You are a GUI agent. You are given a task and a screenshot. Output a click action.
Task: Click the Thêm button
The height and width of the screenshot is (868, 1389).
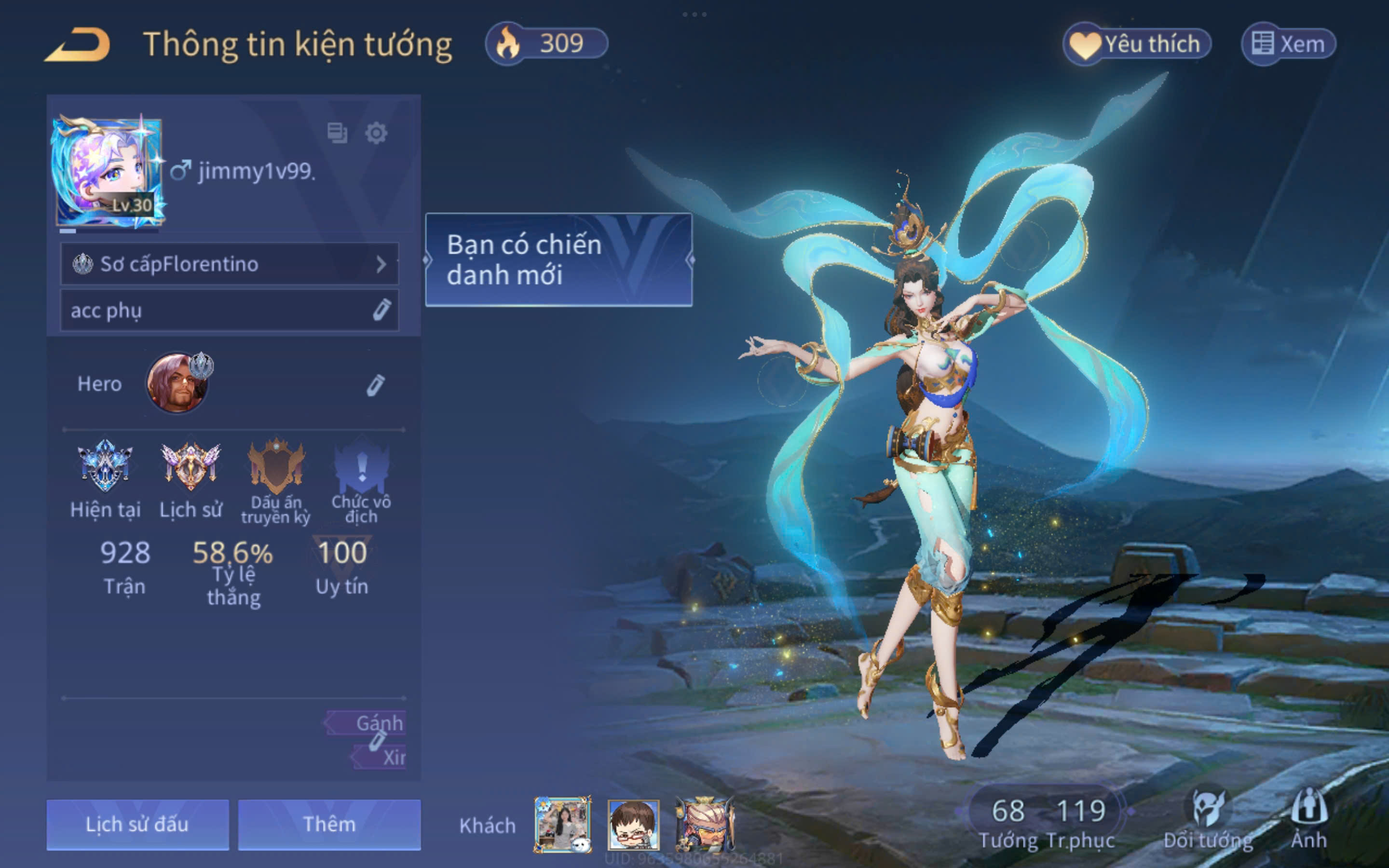(x=329, y=825)
